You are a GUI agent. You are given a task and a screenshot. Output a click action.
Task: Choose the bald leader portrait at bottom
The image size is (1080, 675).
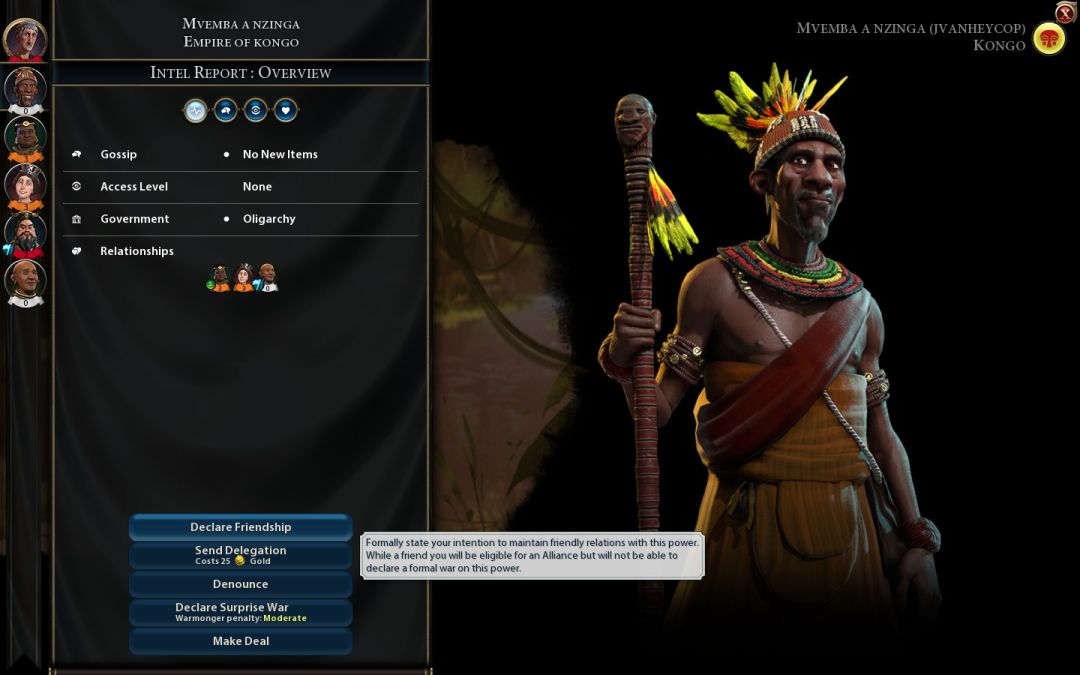point(25,281)
